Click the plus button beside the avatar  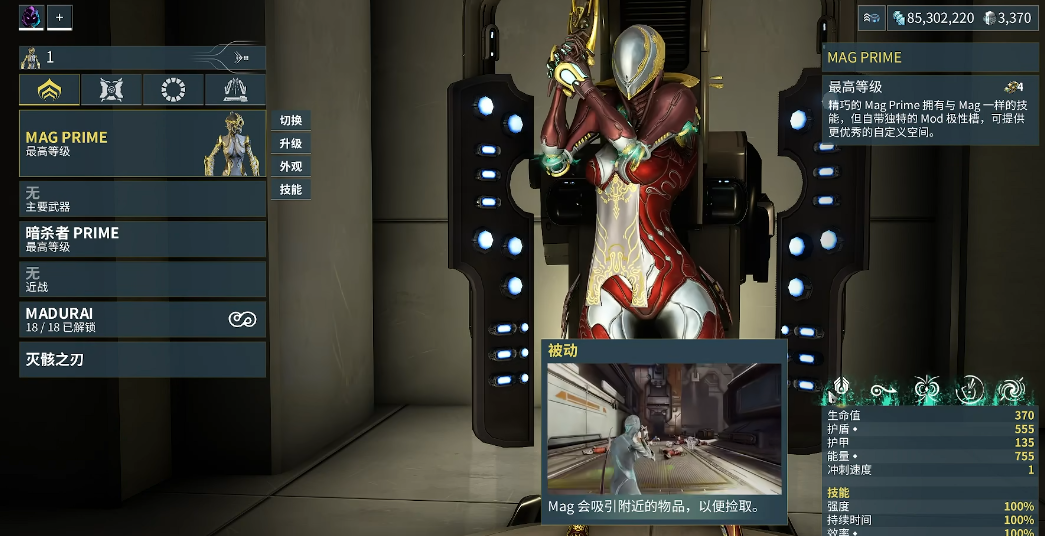[59, 17]
